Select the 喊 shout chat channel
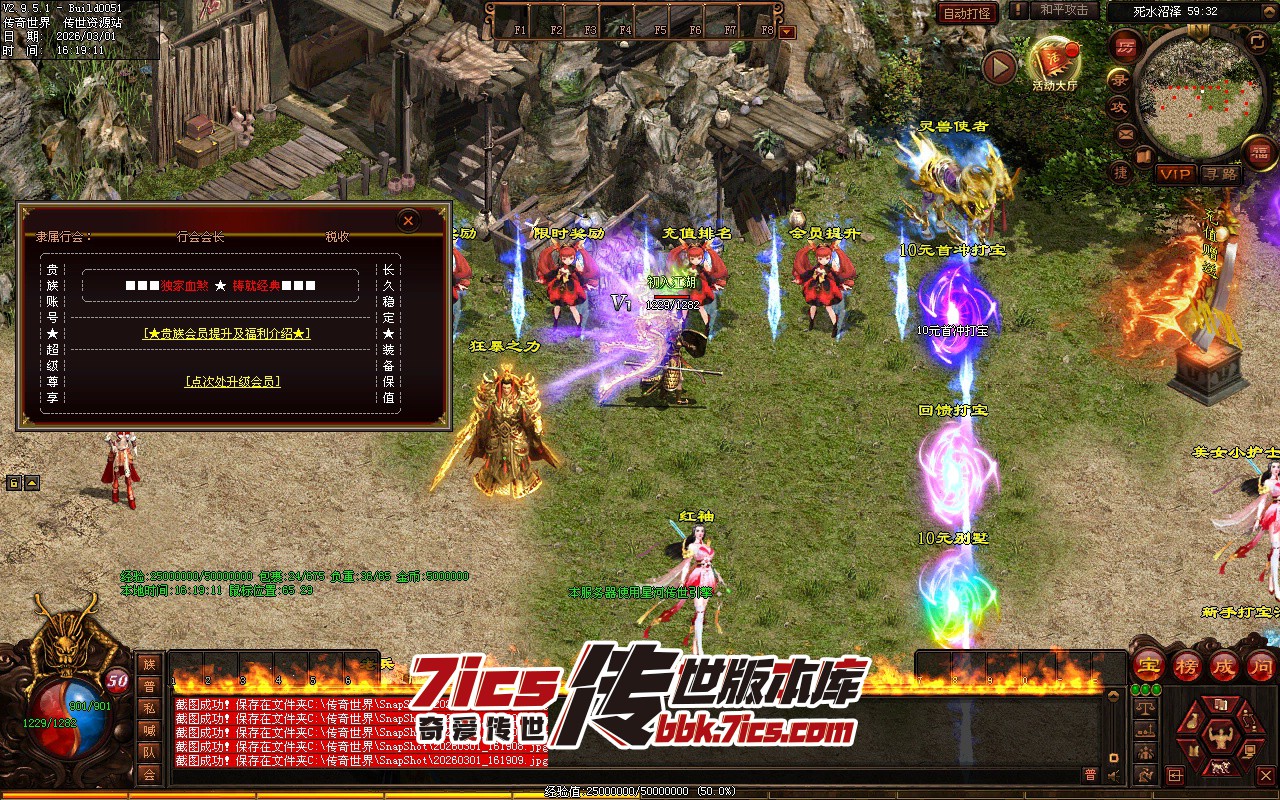The image size is (1280, 800). pyautogui.click(x=149, y=729)
